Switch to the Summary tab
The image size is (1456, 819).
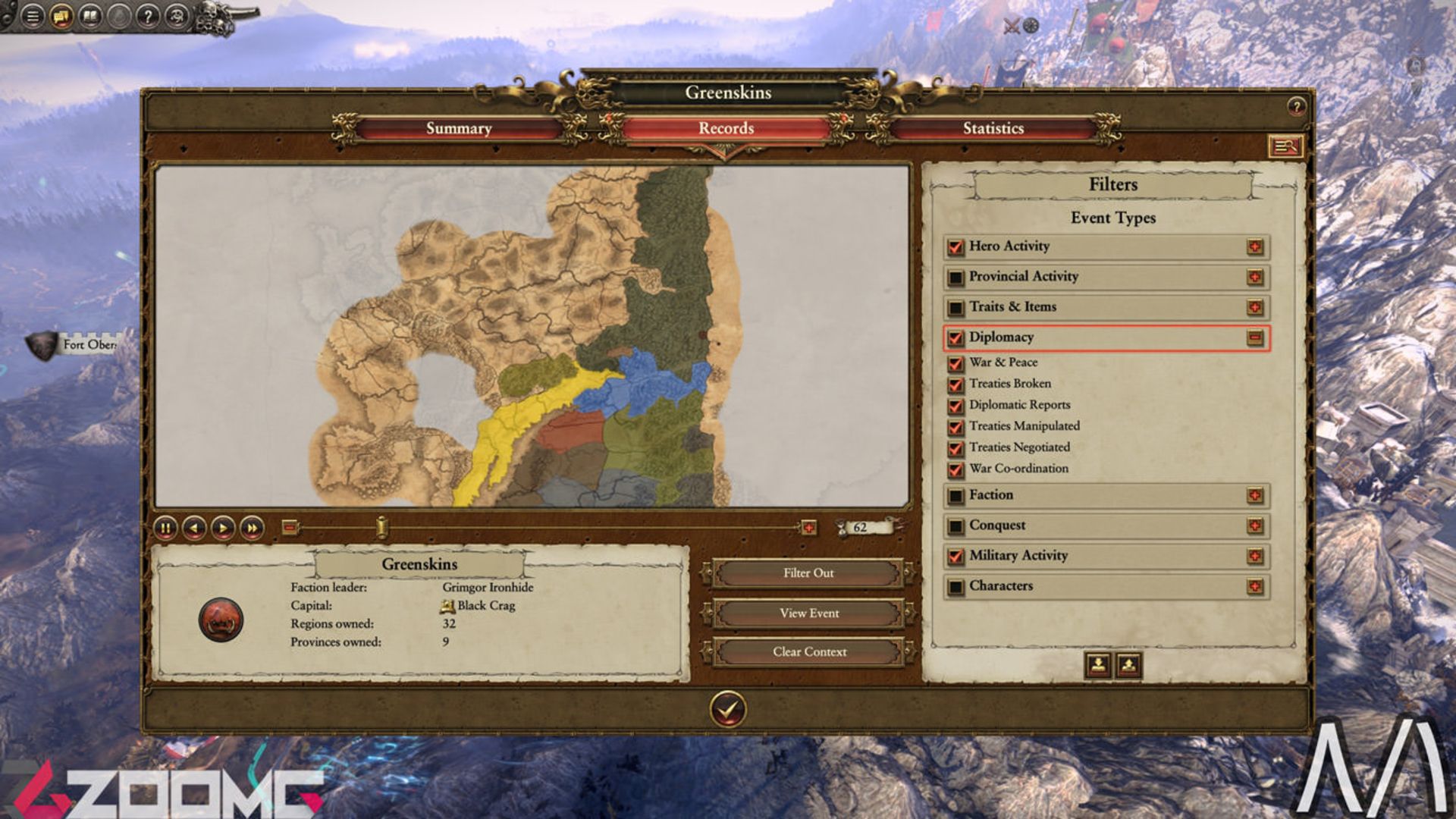coord(459,128)
